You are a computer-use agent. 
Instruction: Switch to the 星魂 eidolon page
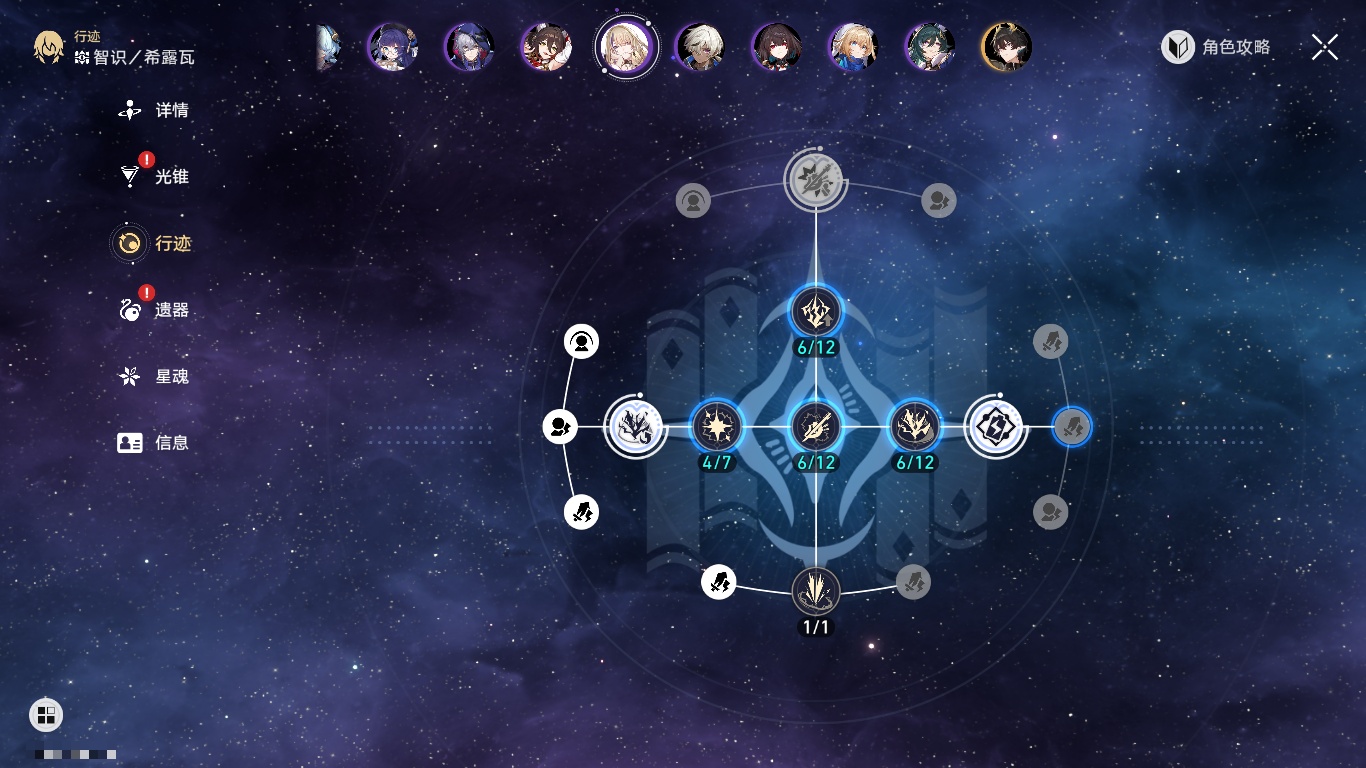[155, 377]
